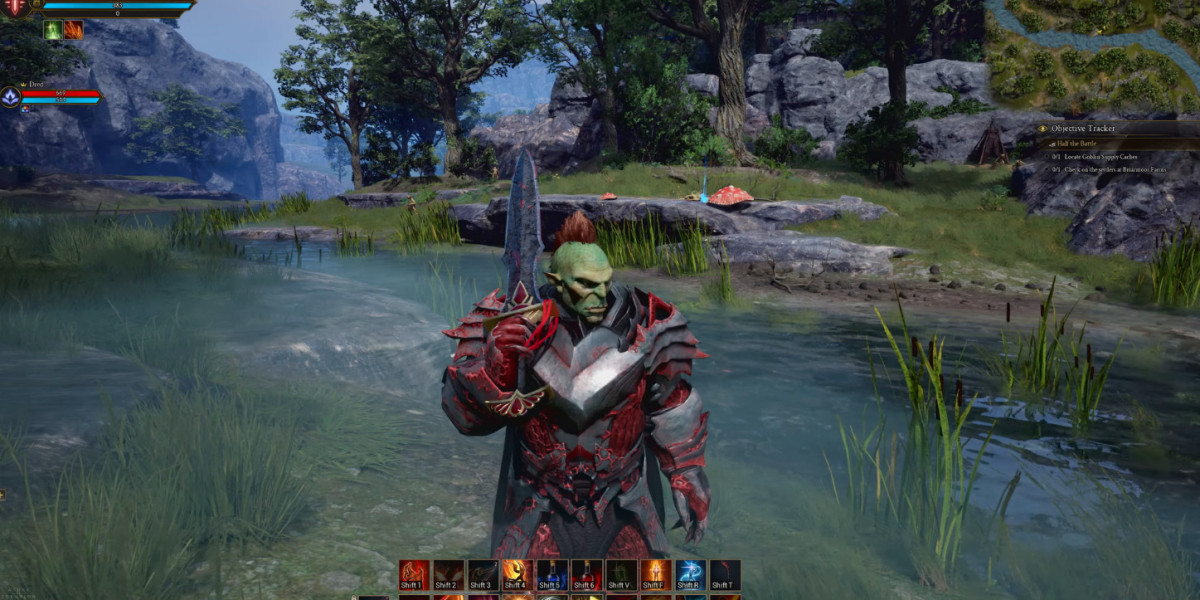
Task: Drink the blue mana potion
Action: pyautogui.click(x=552, y=574)
